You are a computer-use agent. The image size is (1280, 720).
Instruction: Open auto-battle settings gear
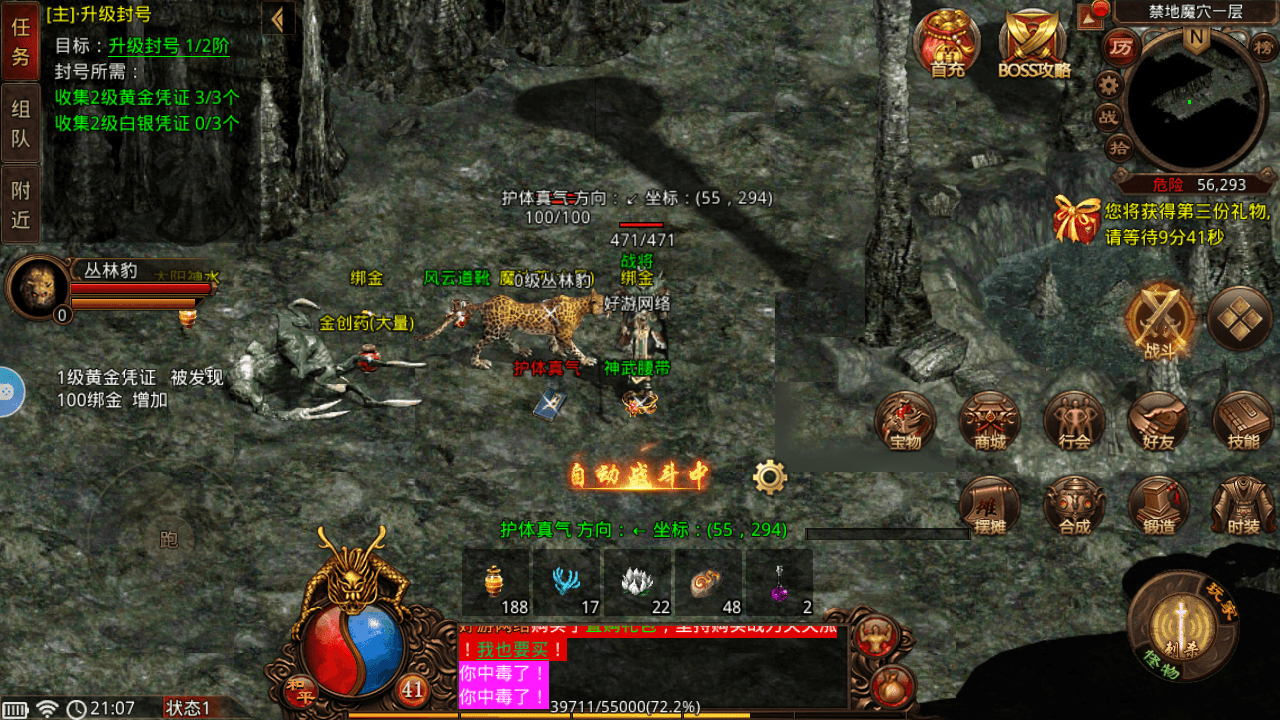(x=769, y=477)
